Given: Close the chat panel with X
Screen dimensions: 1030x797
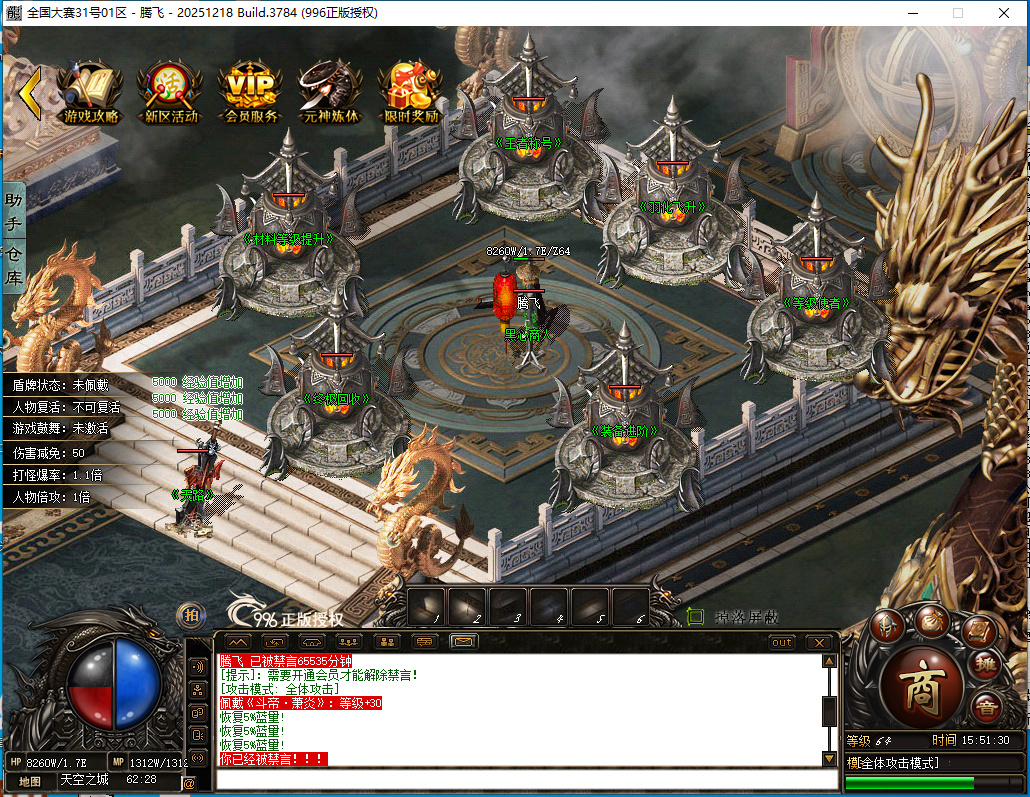Looking at the screenshot, I should 819,642.
